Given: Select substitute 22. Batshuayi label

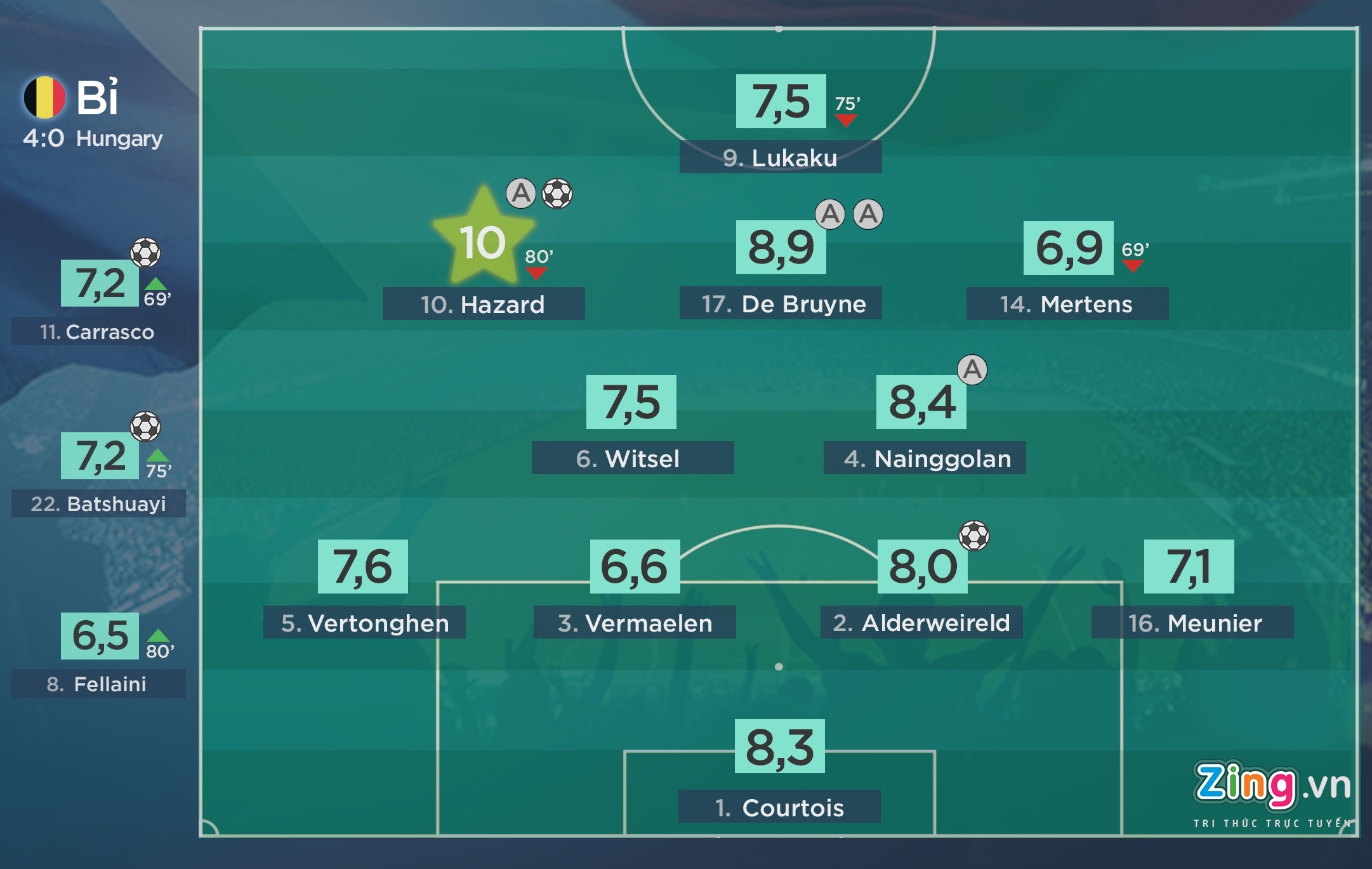Looking at the screenshot, I should [98, 503].
